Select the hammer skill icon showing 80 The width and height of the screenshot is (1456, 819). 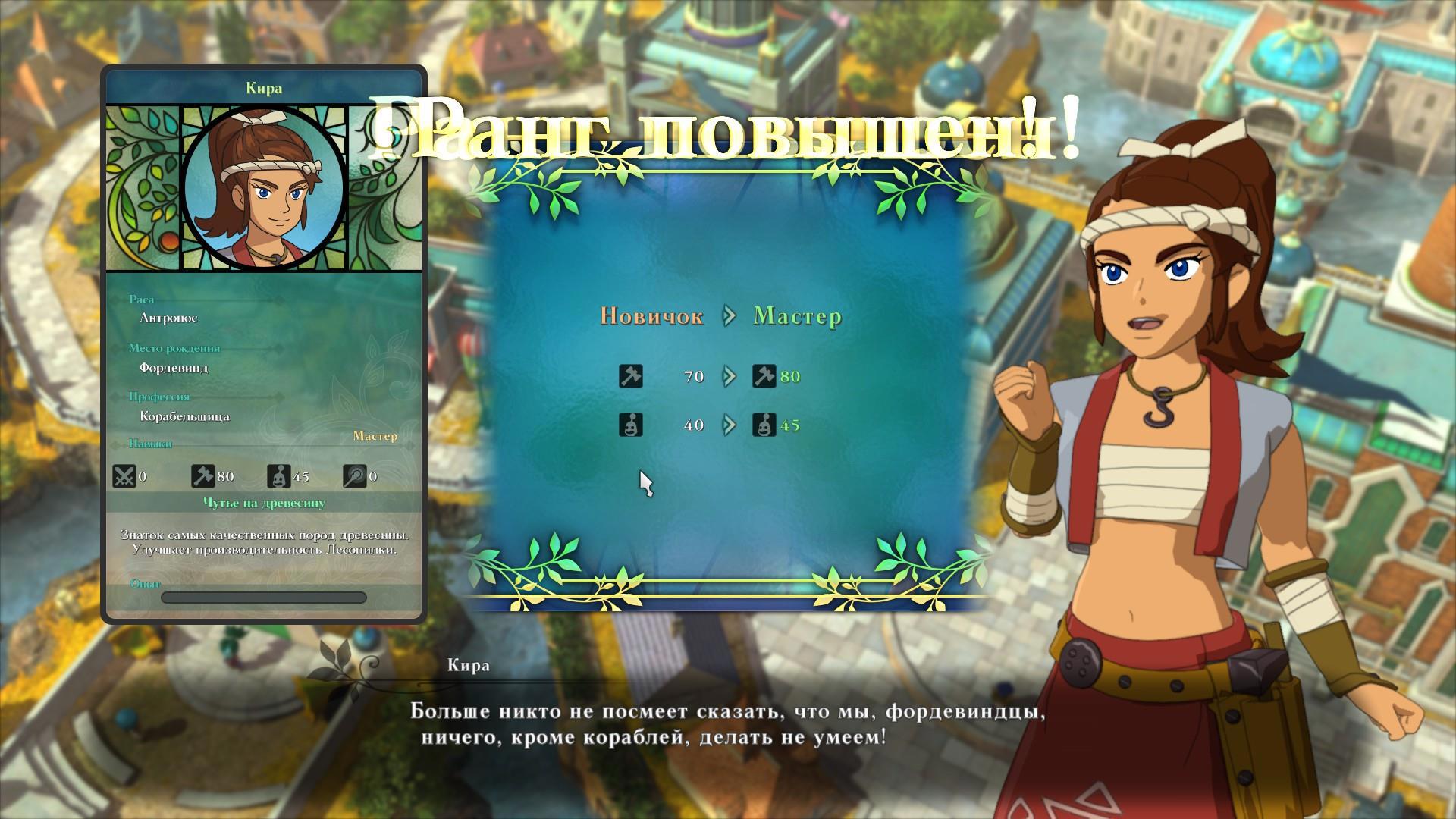tap(203, 476)
